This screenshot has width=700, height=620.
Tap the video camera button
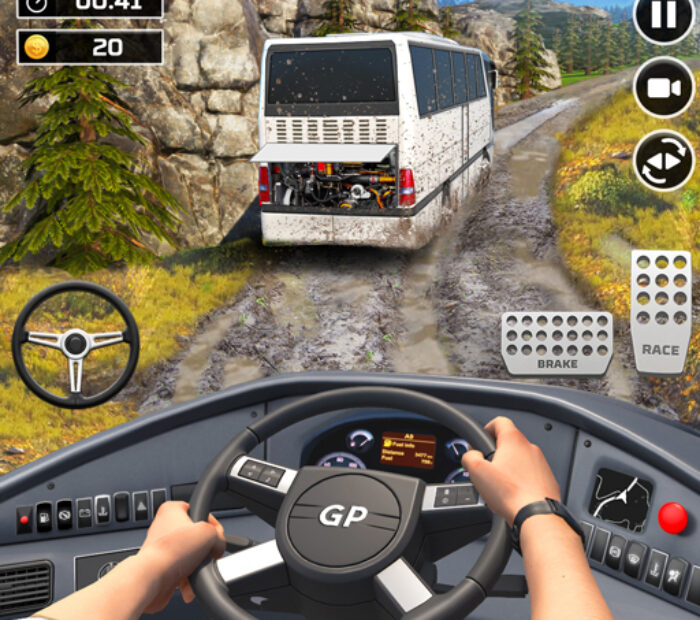[x=664, y=87]
